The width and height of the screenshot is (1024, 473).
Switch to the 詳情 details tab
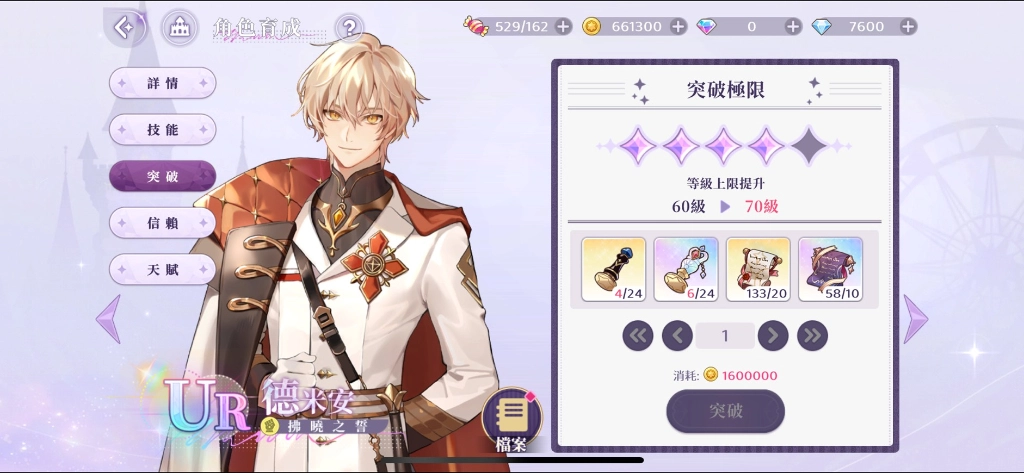162,84
